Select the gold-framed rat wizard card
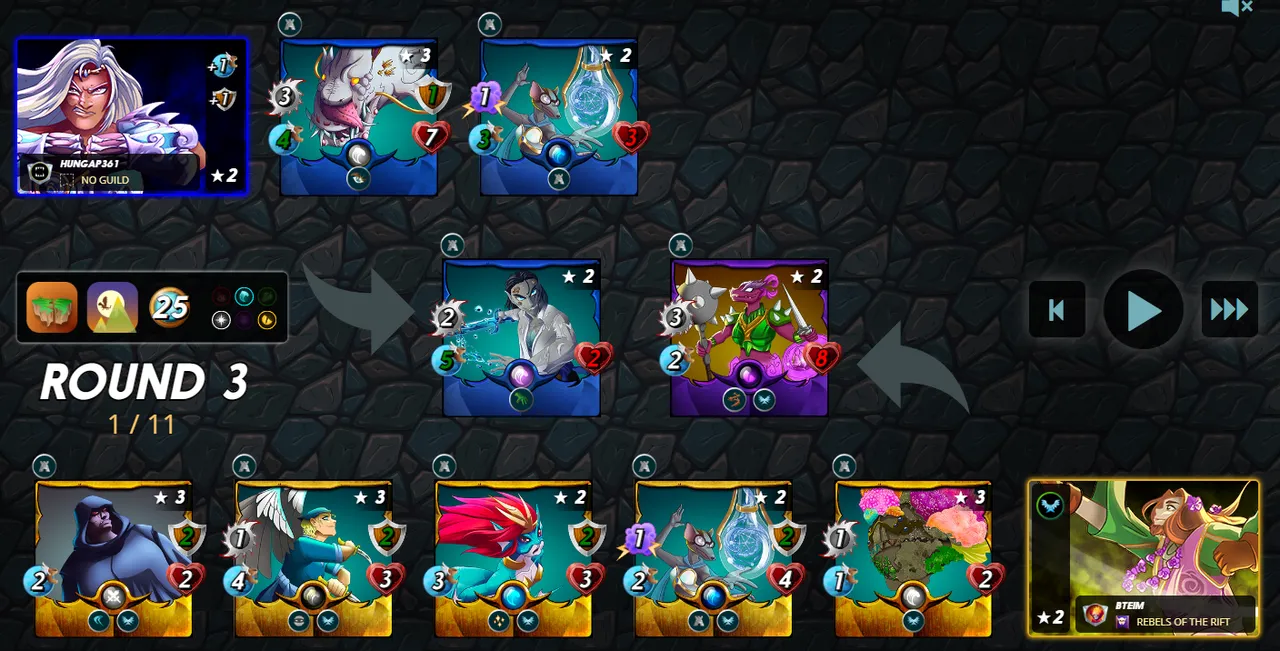The height and width of the screenshot is (651, 1280). click(713, 557)
